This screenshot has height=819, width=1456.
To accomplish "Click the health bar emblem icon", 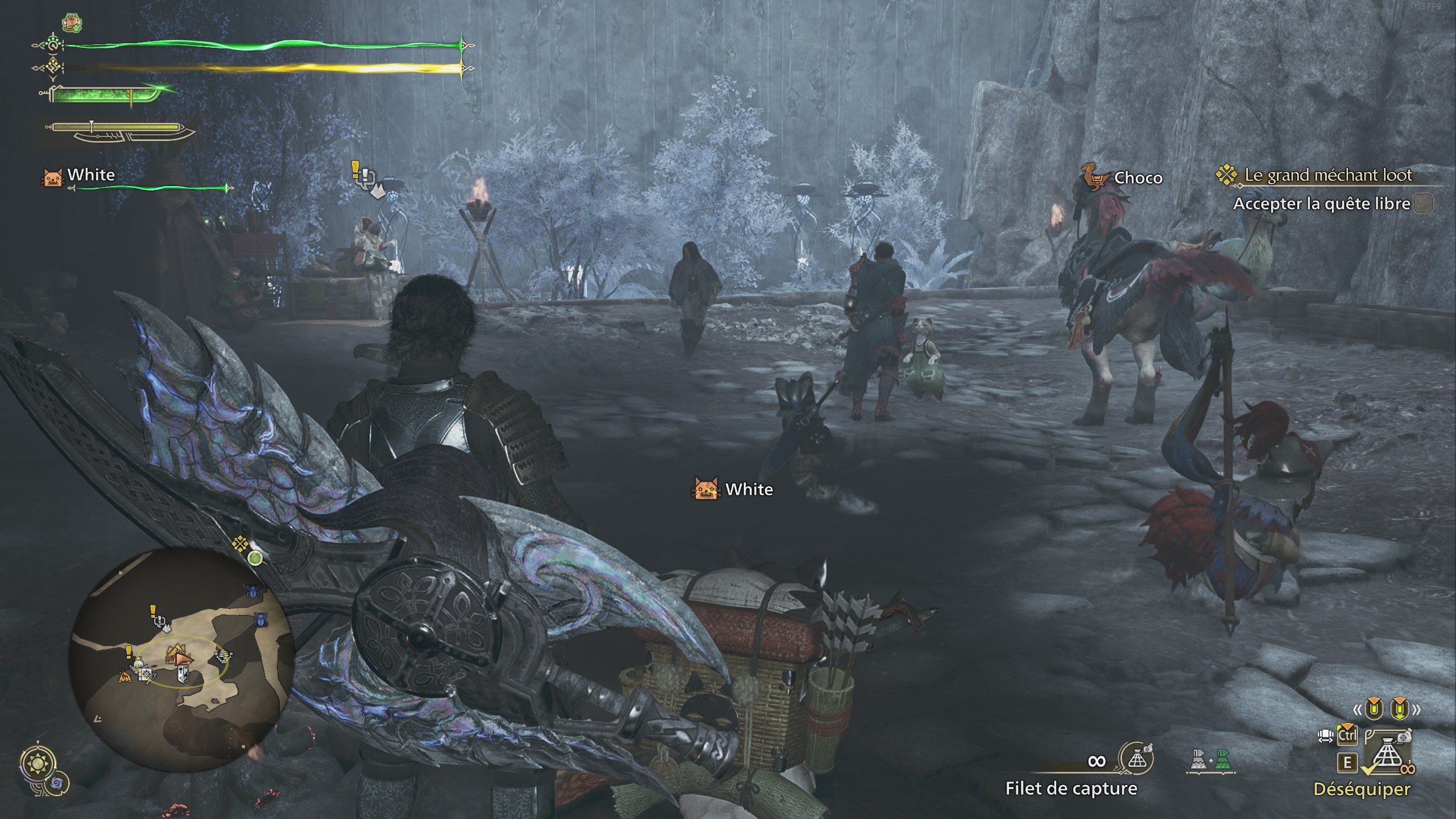I will 52,45.
